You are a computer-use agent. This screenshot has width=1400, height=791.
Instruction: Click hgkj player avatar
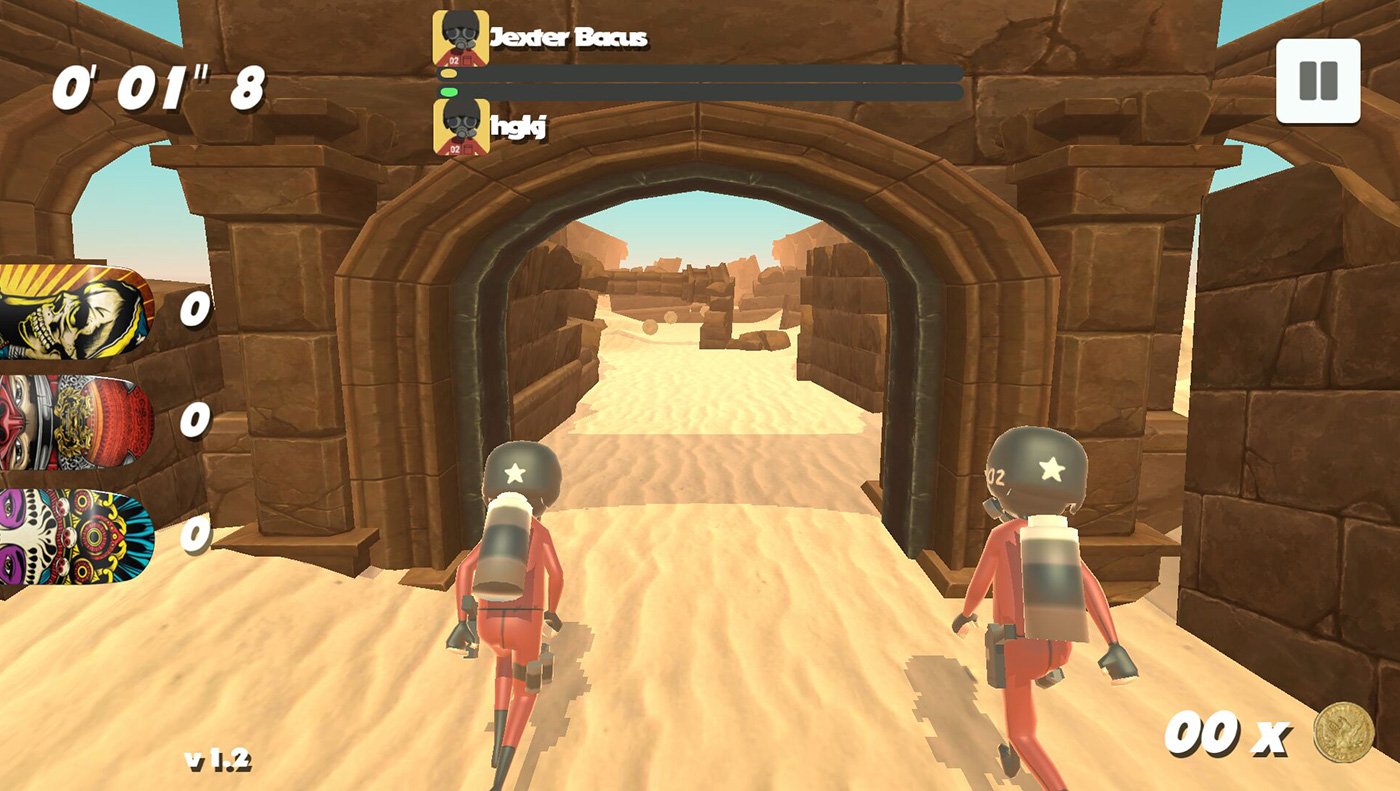(x=461, y=127)
